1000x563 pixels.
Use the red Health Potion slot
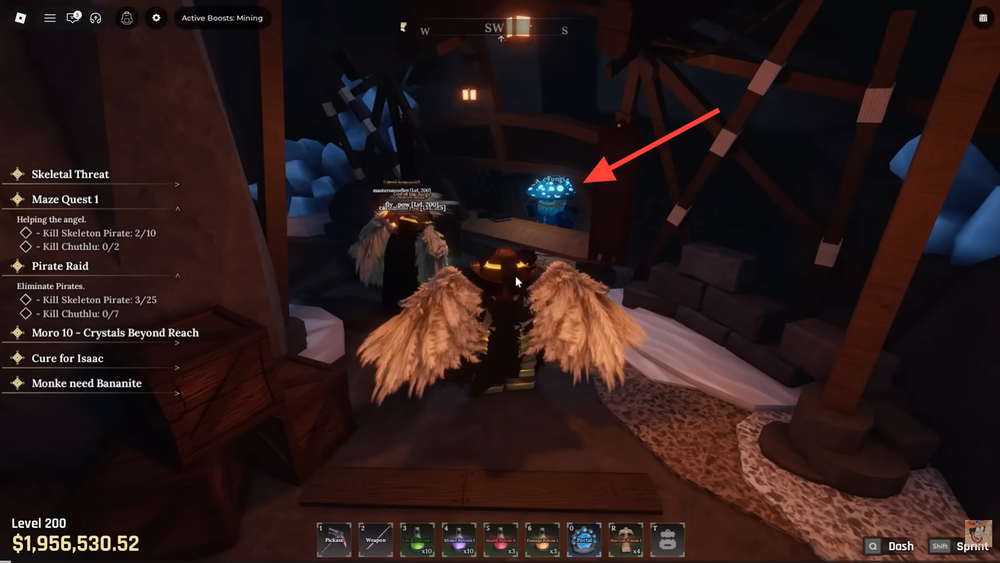500,540
